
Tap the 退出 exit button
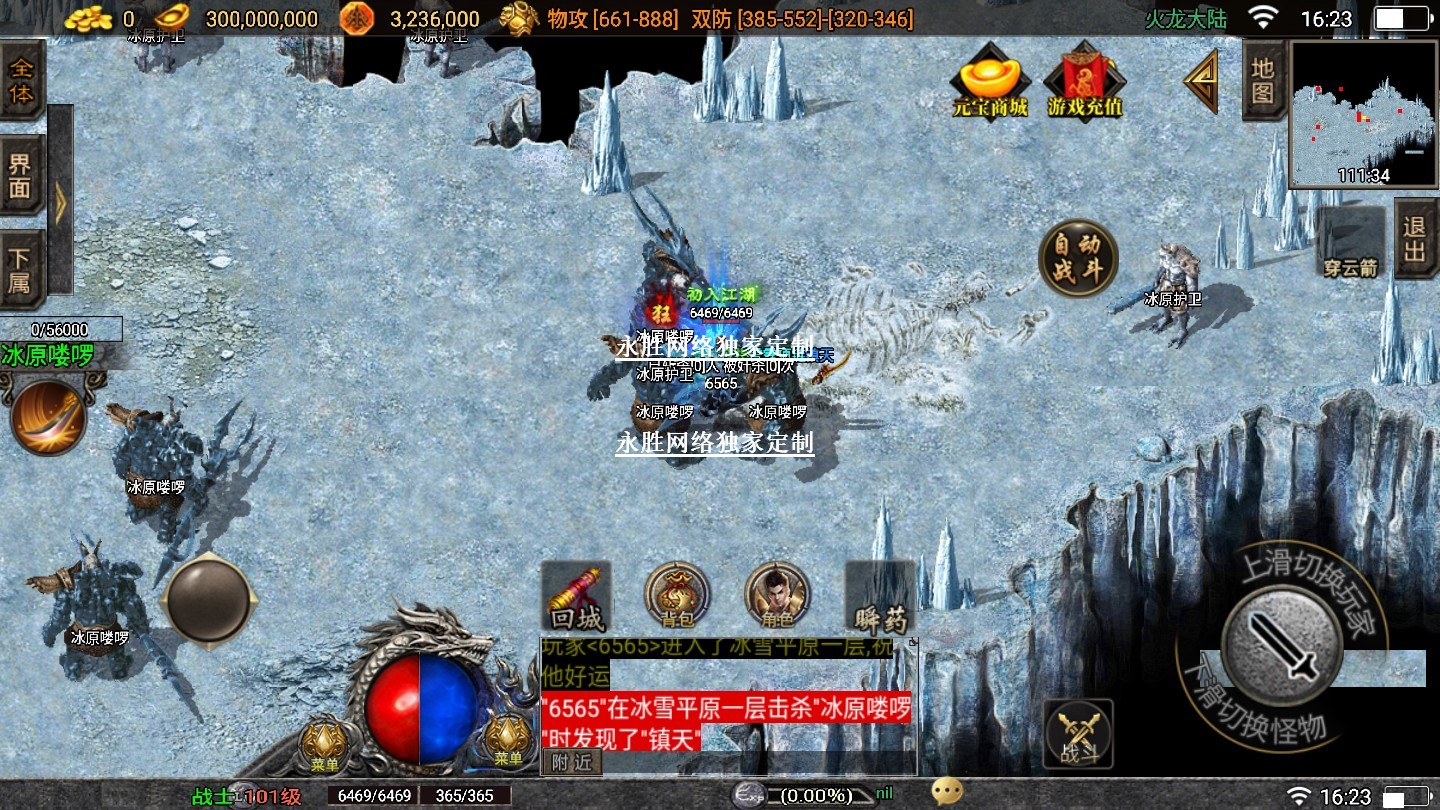pyautogui.click(x=1414, y=239)
